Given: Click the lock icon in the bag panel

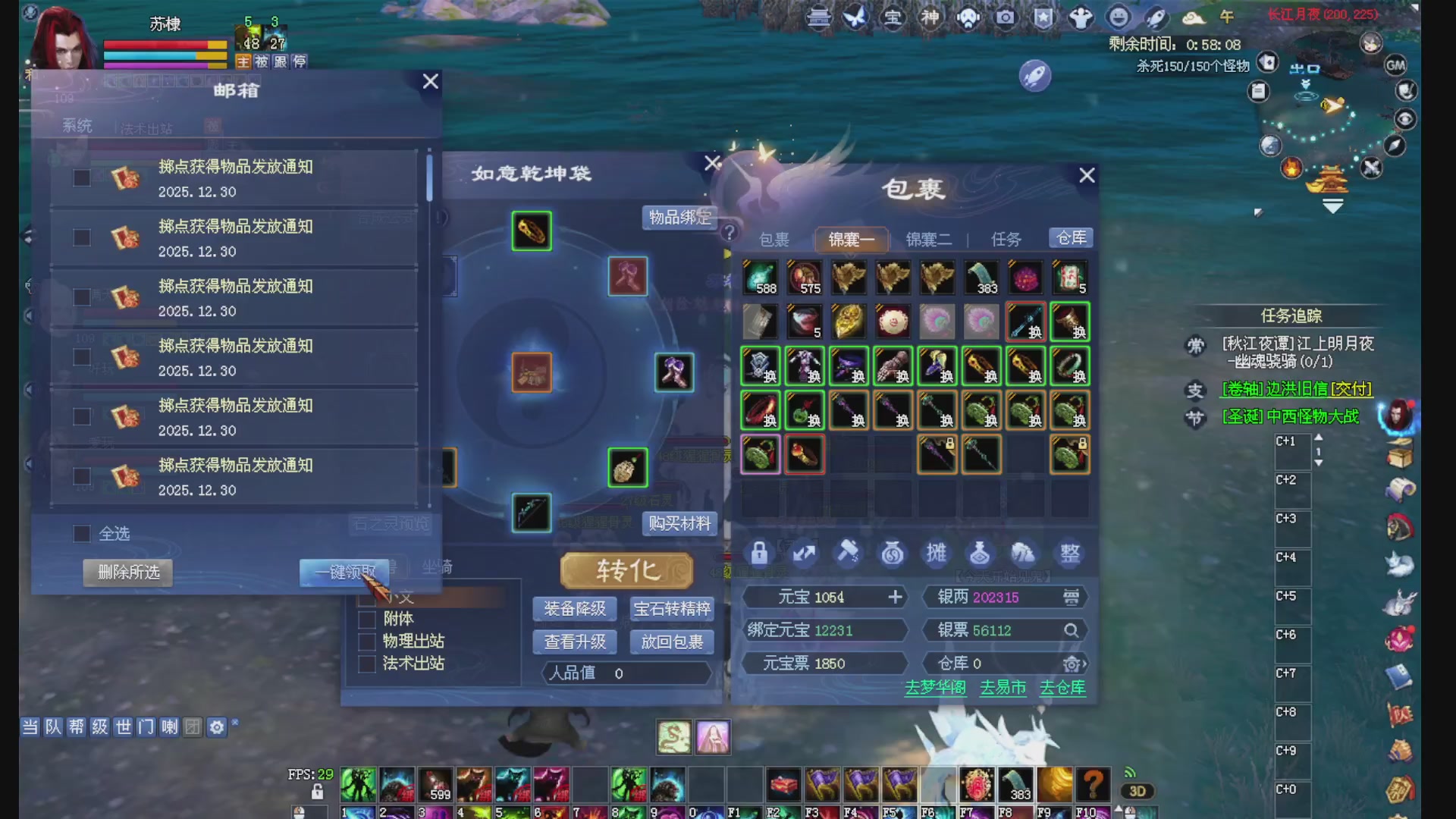Looking at the screenshot, I should tap(761, 554).
